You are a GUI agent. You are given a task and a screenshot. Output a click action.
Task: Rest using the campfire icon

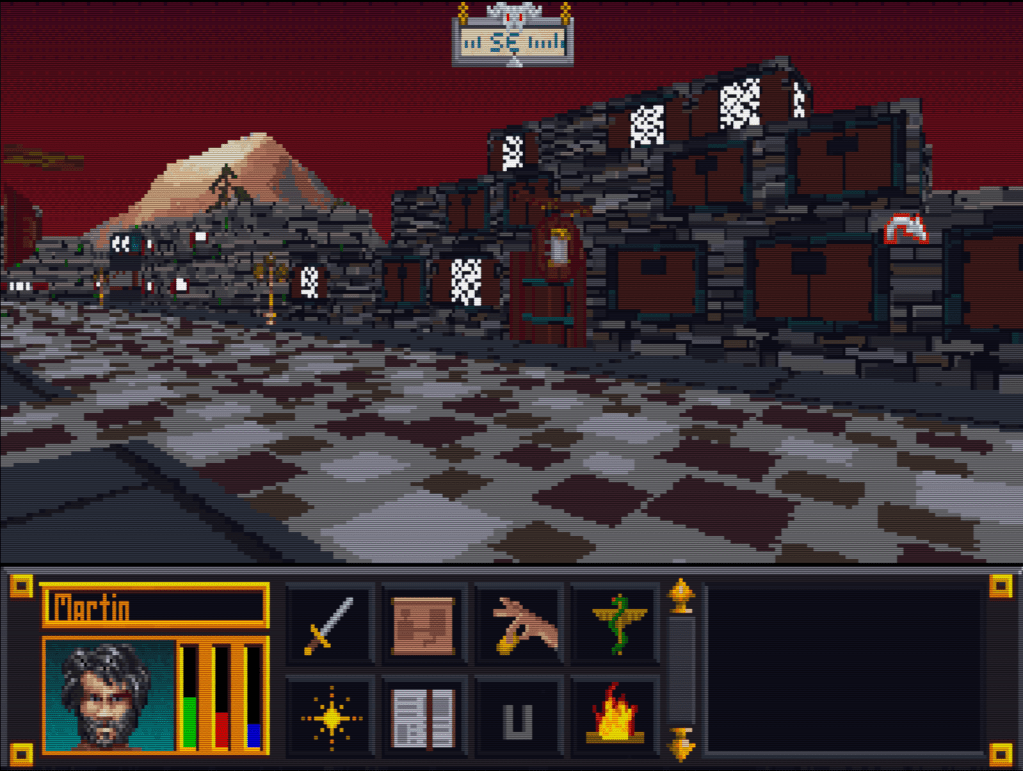(x=615, y=717)
